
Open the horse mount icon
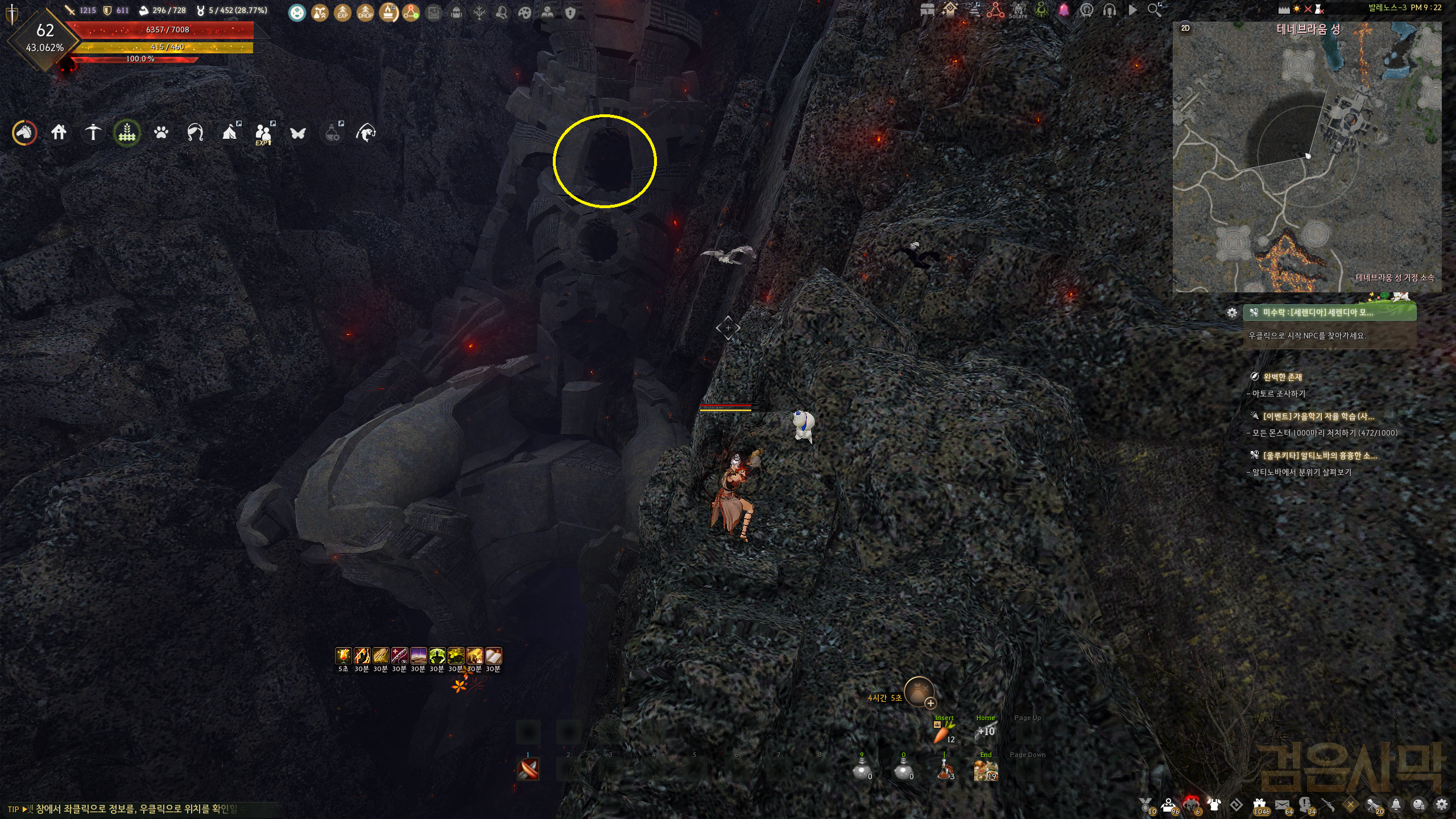24,133
